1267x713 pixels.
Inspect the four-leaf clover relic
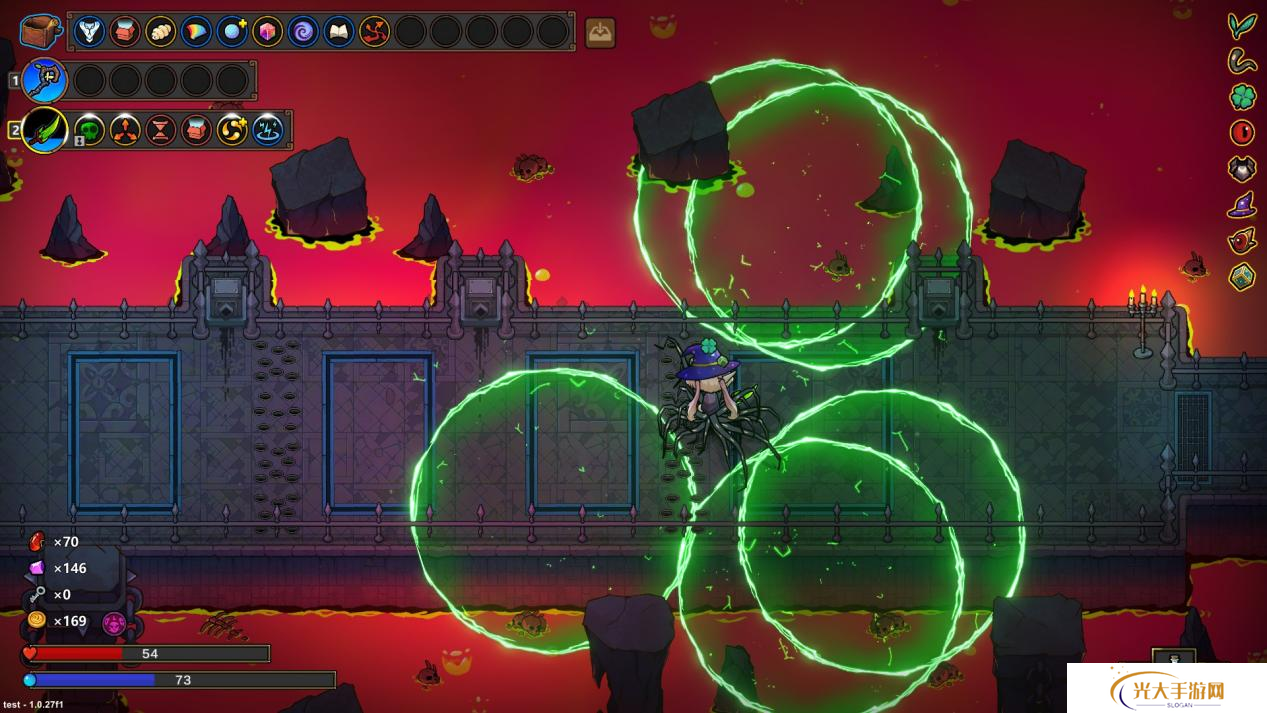coord(1242,97)
